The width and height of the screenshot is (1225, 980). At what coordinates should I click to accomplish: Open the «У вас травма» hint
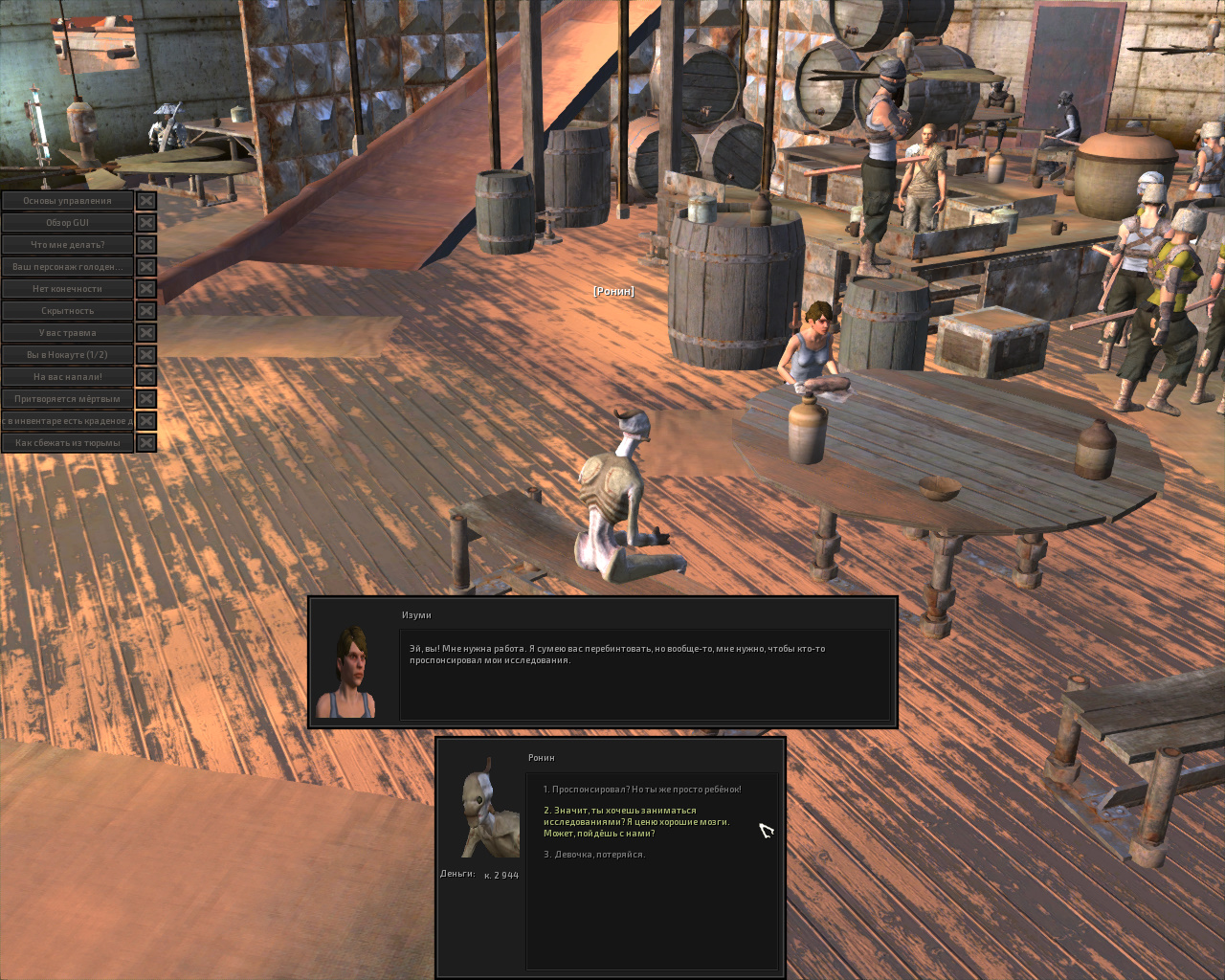pos(67,333)
